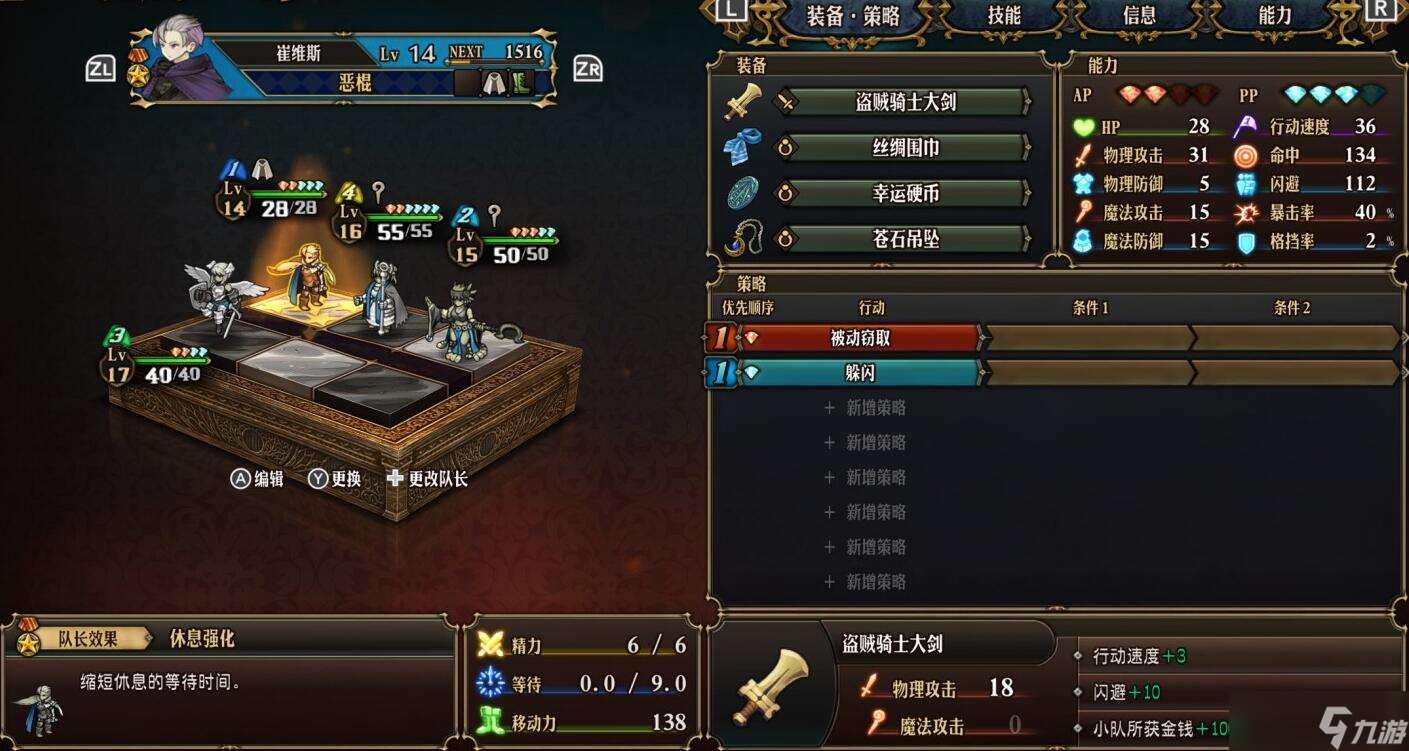
Task: Select the 盗贼骑士大剑 weapon slot icon
Action: [740, 102]
